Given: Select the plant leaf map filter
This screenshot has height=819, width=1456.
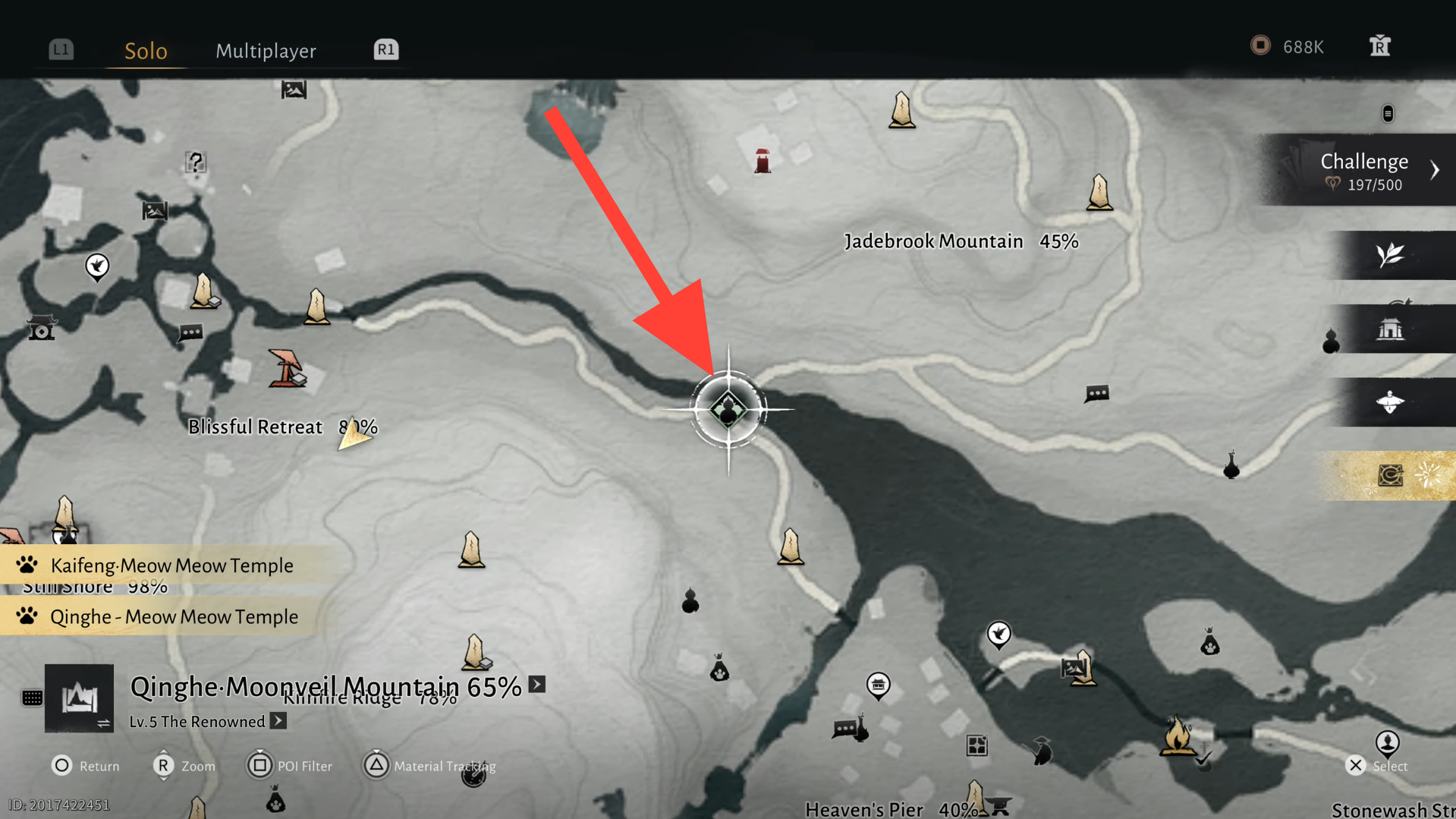Looking at the screenshot, I should pyautogui.click(x=1390, y=255).
